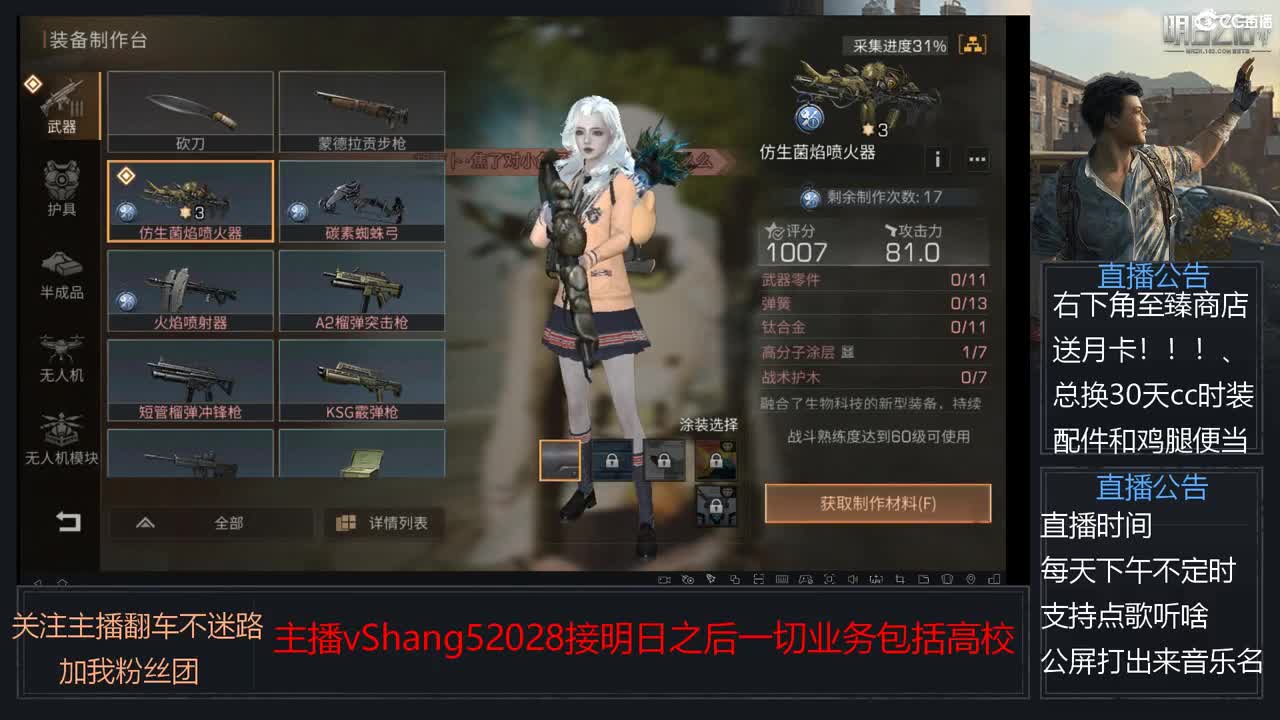Click the gamepad icon in the bottom toolbar
The height and width of the screenshot is (720, 1280).
806,578
